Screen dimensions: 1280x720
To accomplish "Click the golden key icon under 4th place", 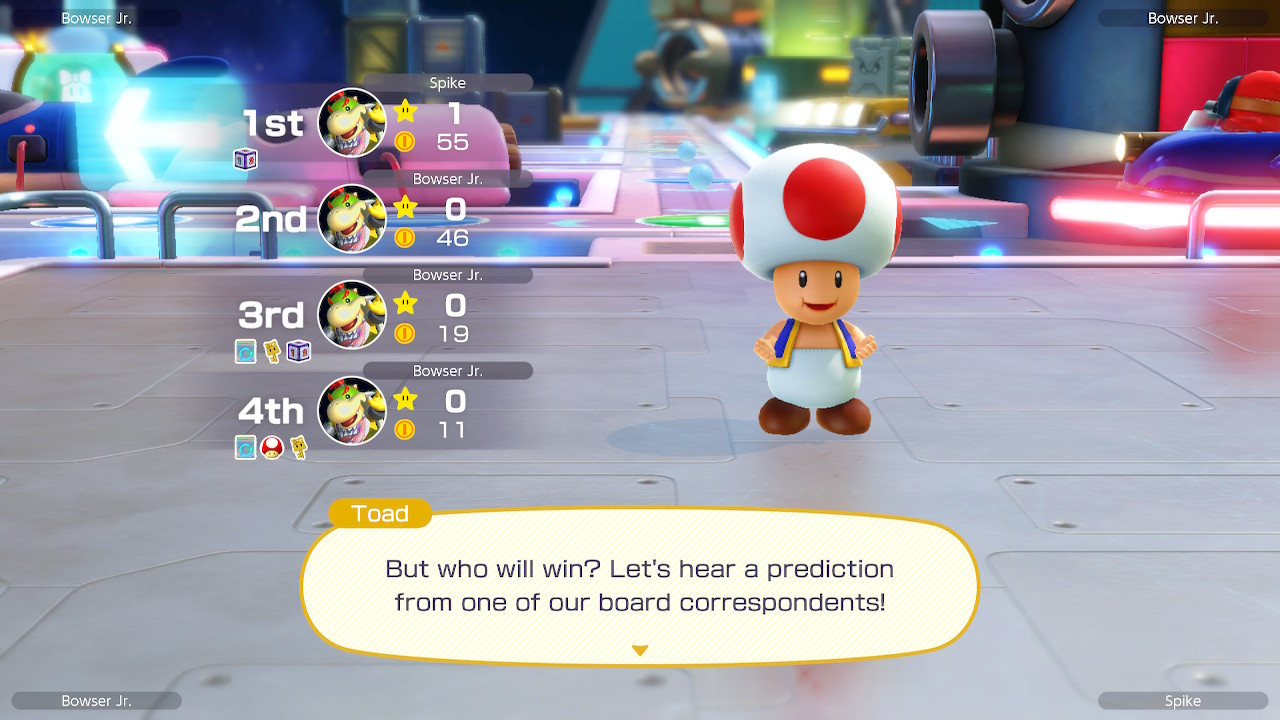I will (x=298, y=448).
